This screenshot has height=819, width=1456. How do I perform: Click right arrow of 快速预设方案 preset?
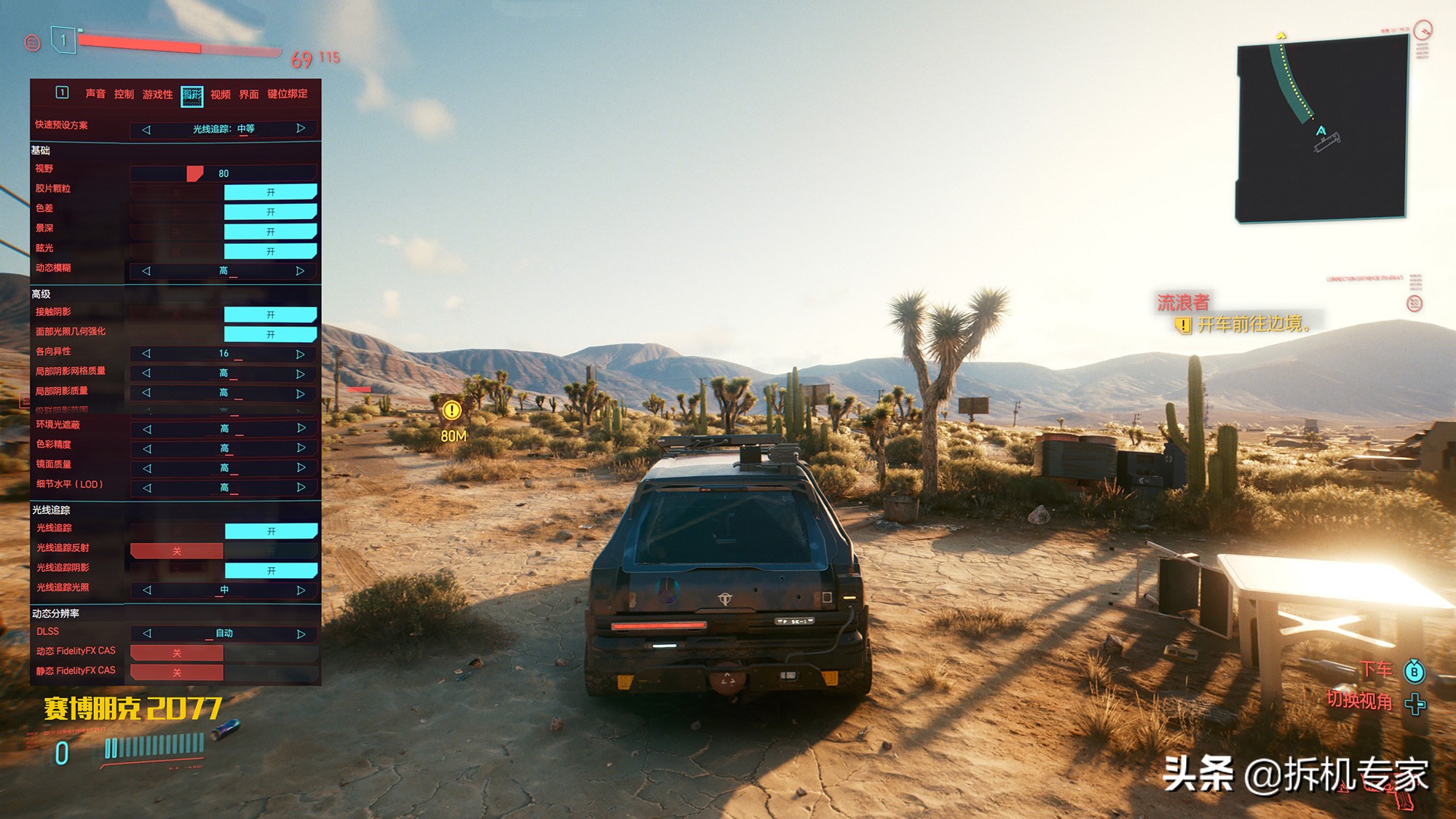tap(301, 129)
